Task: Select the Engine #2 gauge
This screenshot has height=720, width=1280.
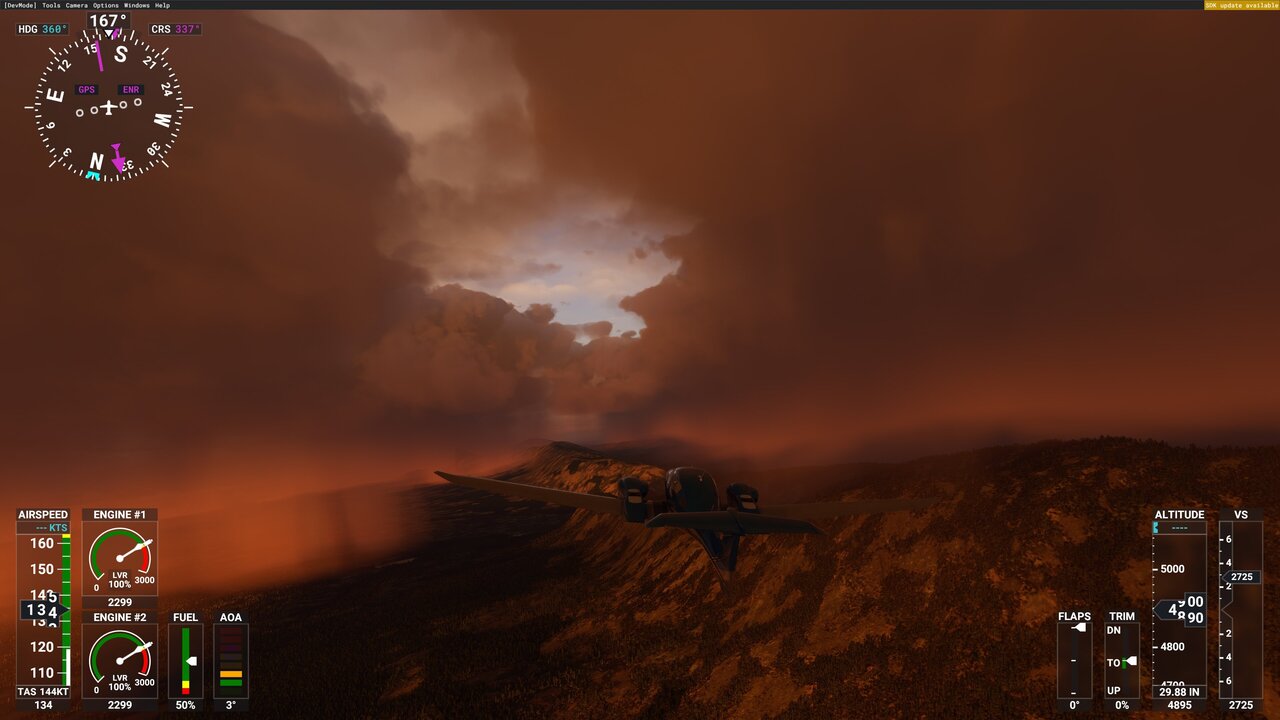Action: (x=118, y=658)
